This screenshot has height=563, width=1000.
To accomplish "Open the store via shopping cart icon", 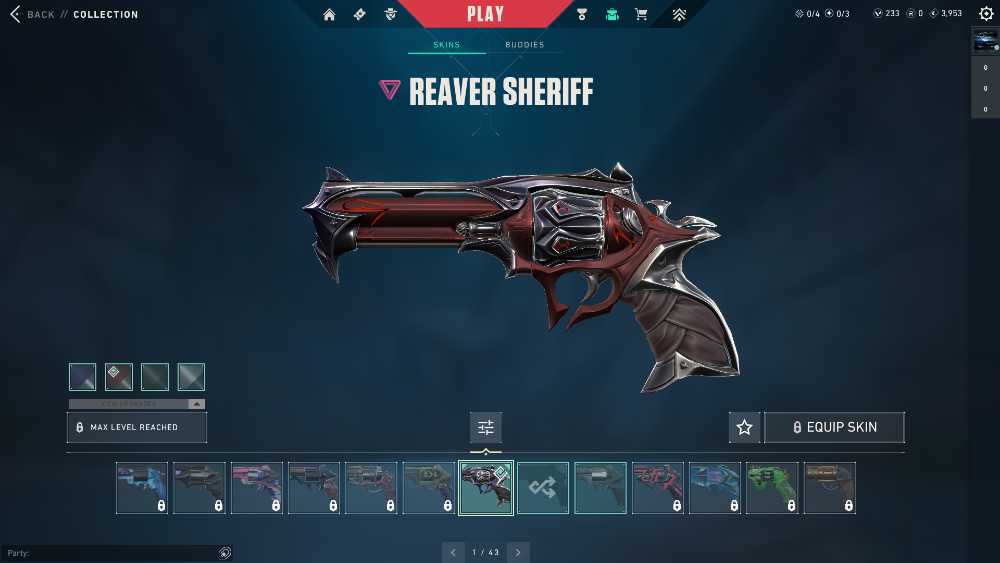I will tap(641, 15).
